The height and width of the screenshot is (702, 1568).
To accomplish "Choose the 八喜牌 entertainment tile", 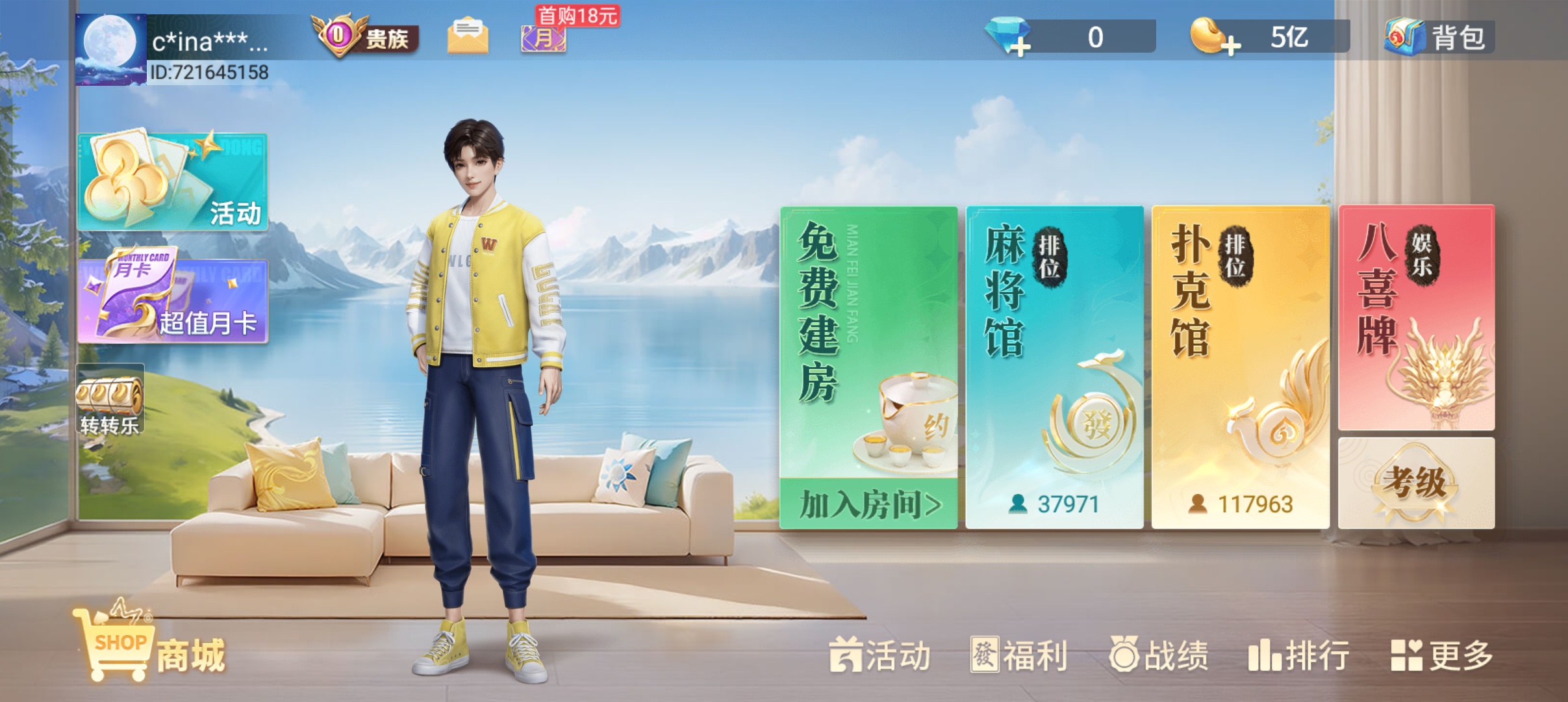I will [1416, 317].
